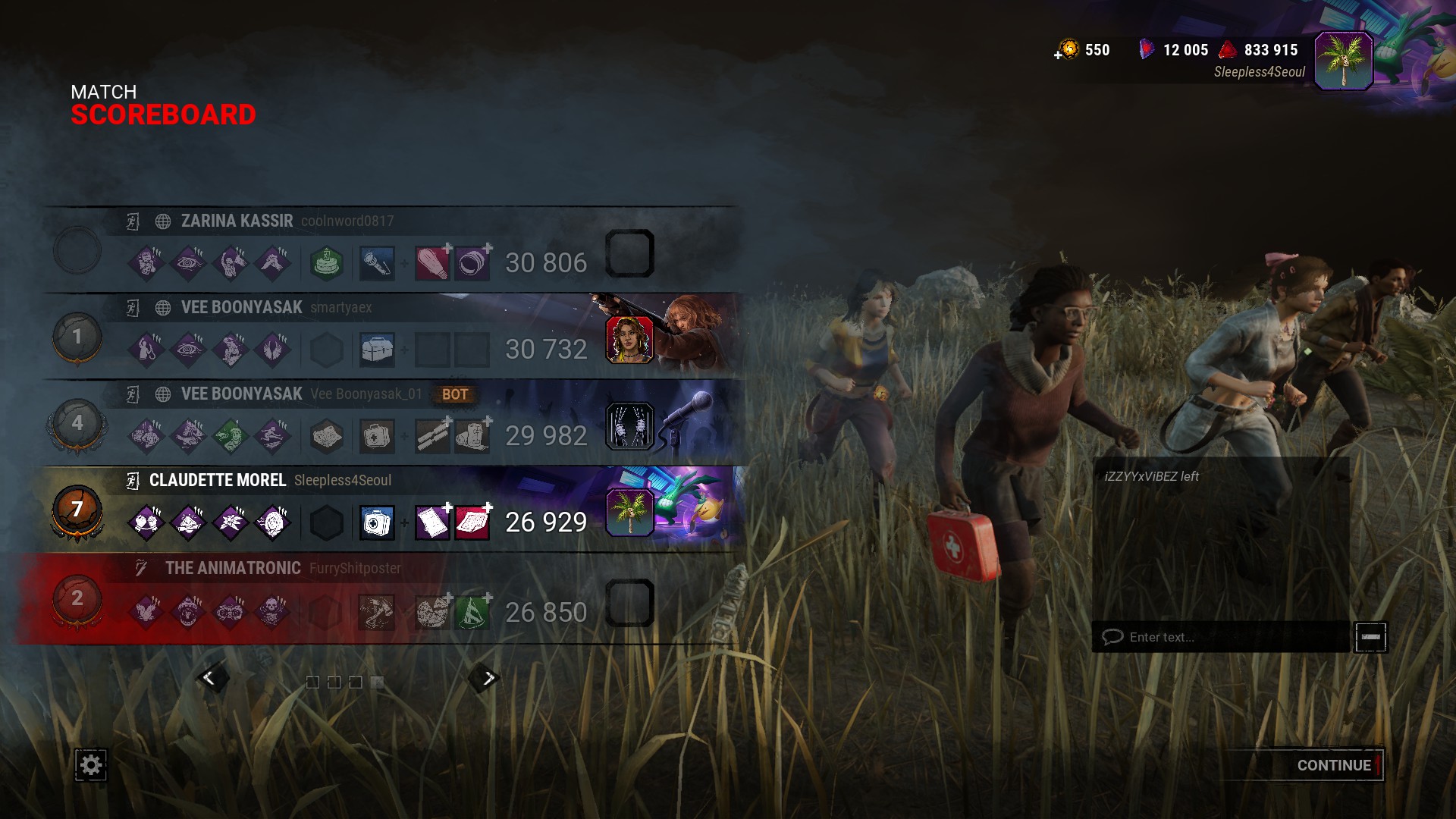Select the Animatronic's green party hat add-on
The height and width of the screenshot is (819, 1456).
pyautogui.click(x=472, y=612)
